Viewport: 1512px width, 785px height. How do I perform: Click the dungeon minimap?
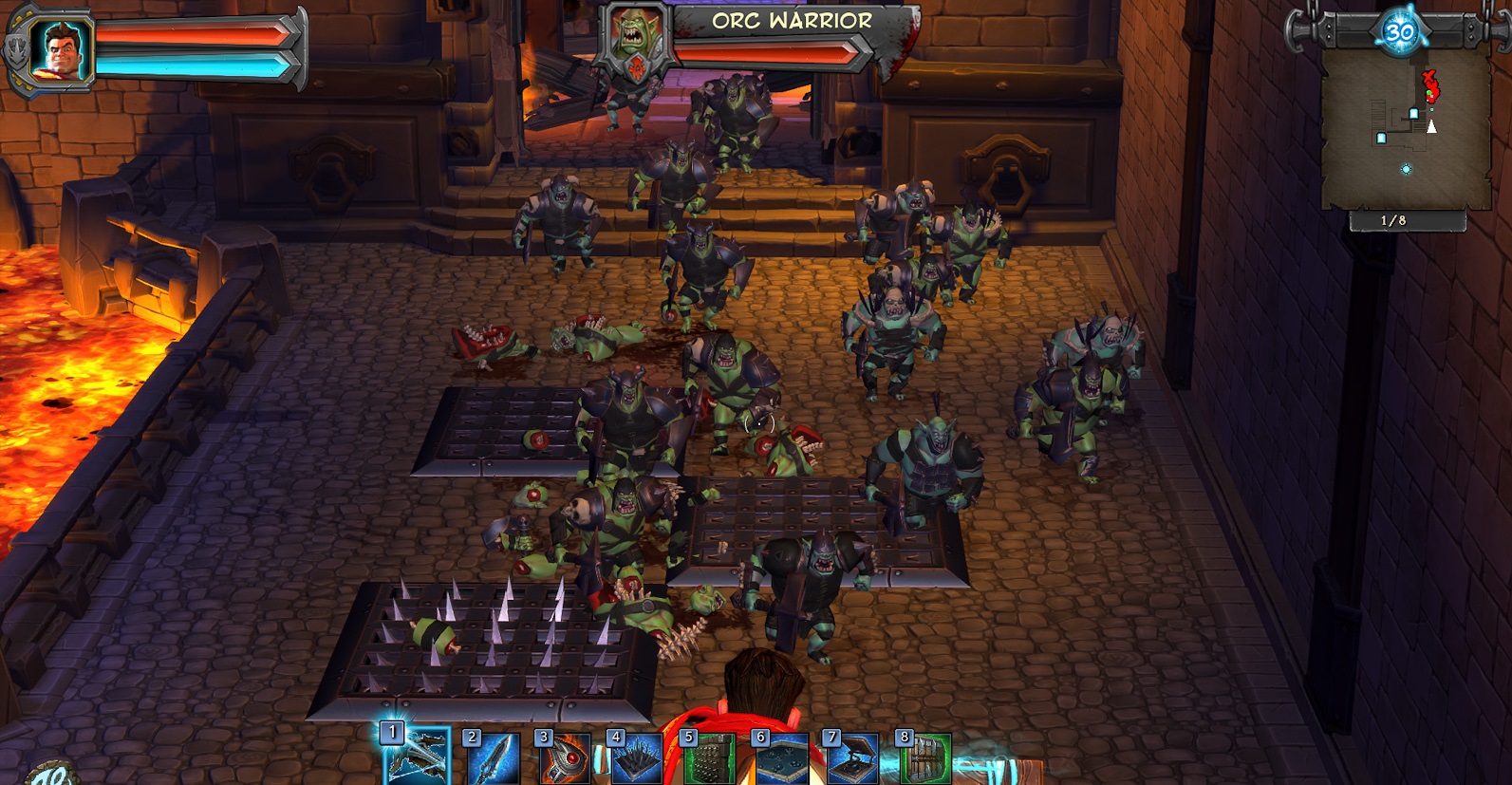click(x=1406, y=128)
